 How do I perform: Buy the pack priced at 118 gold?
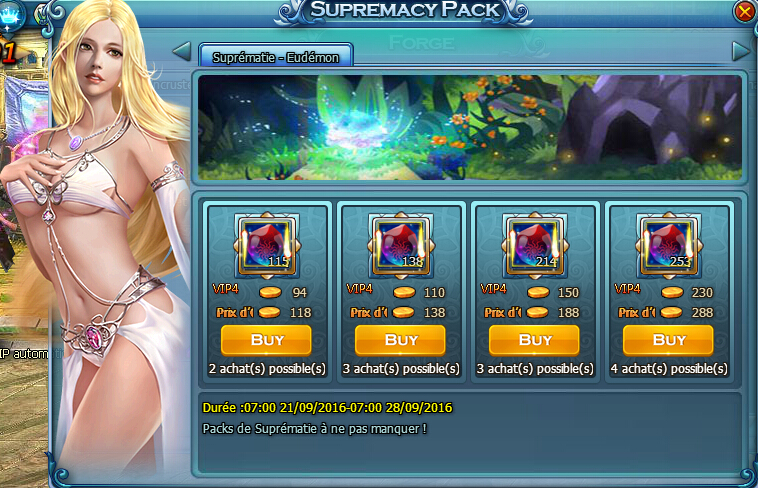pyautogui.click(x=266, y=340)
